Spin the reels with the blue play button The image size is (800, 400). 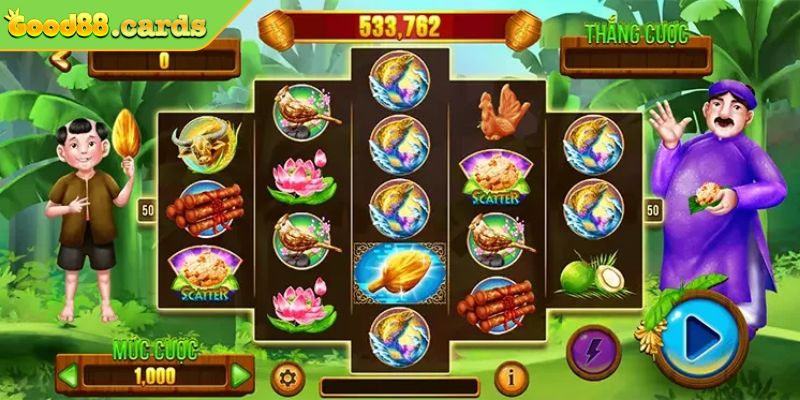[702, 339]
